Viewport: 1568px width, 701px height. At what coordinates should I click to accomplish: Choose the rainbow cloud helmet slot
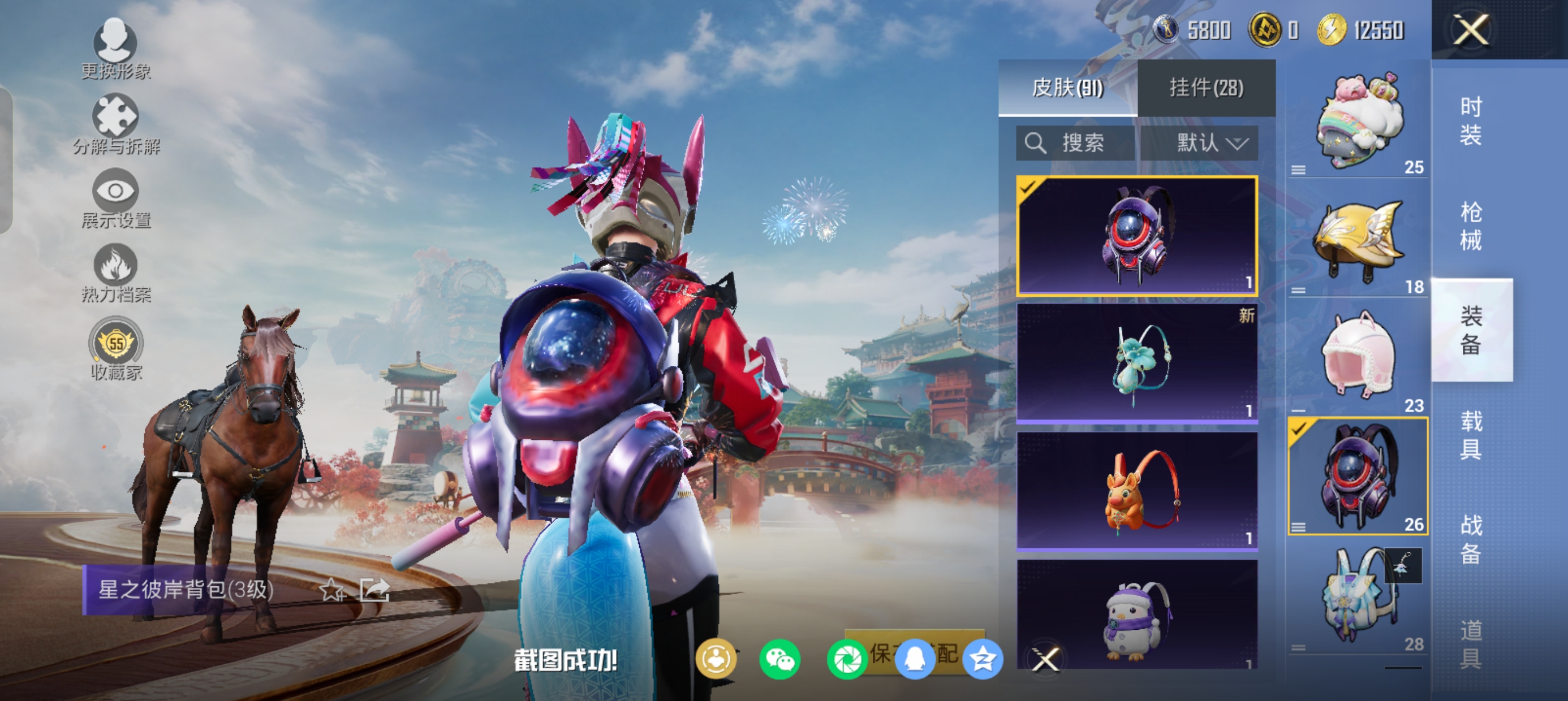click(1358, 122)
